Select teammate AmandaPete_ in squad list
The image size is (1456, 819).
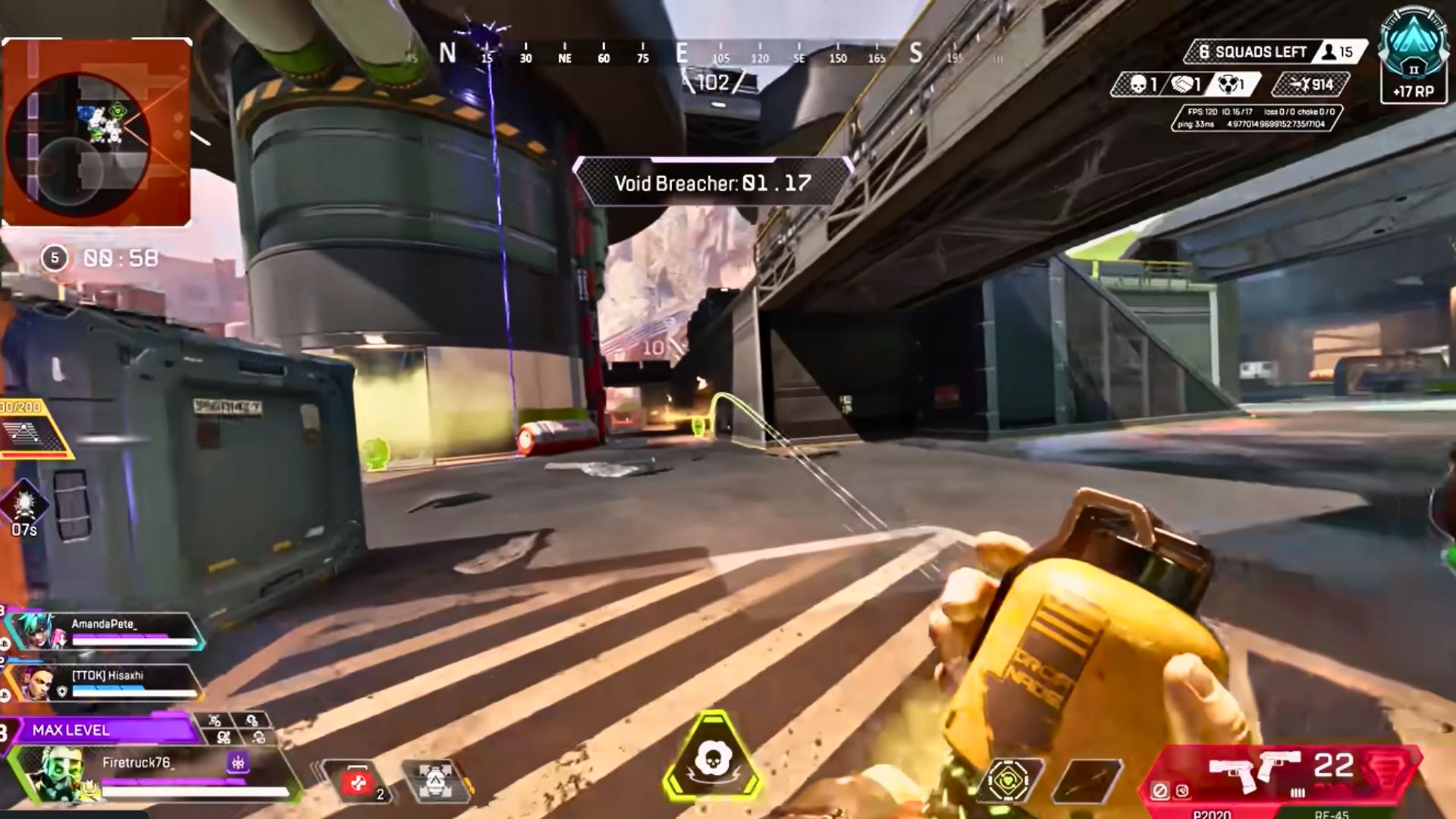point(106,632)
